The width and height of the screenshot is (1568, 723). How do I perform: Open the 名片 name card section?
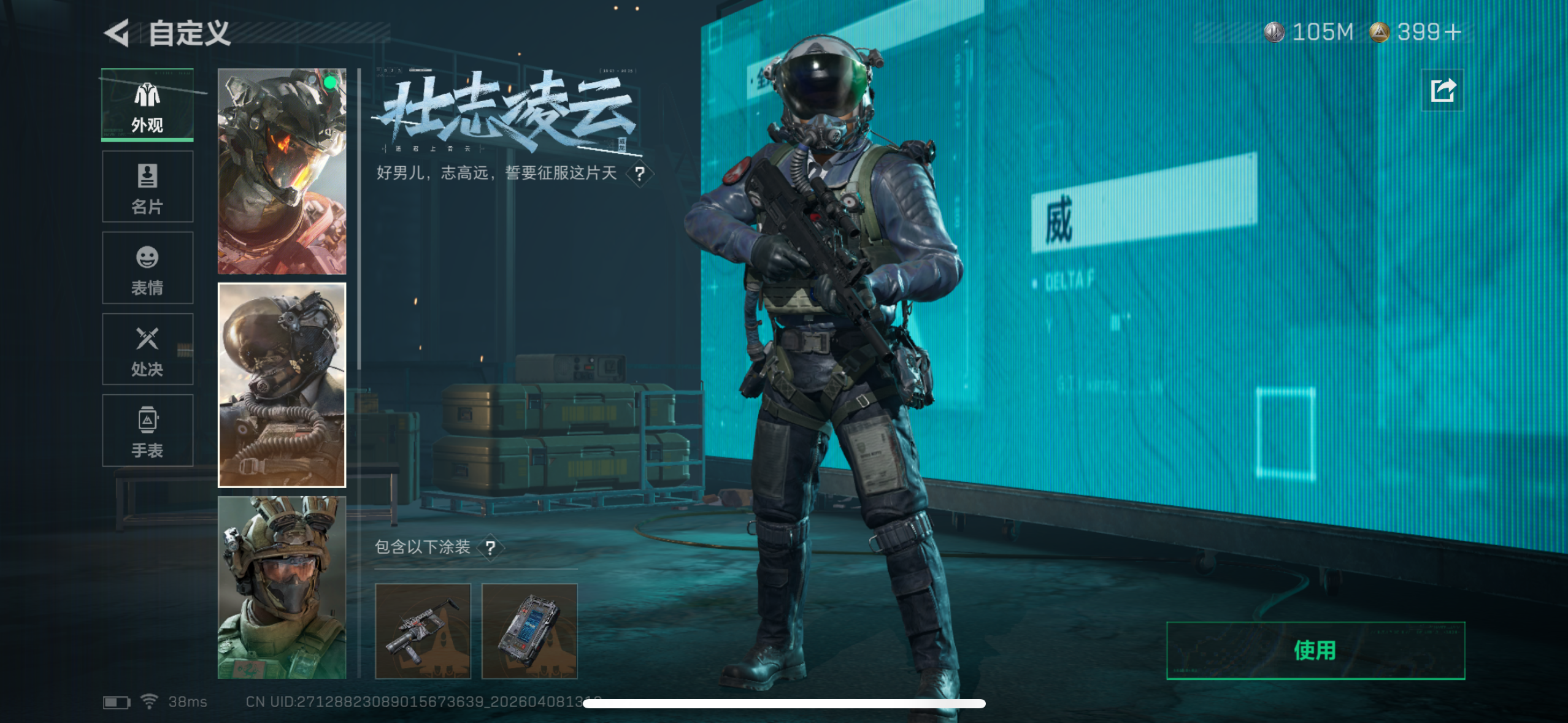coord(147,186)
